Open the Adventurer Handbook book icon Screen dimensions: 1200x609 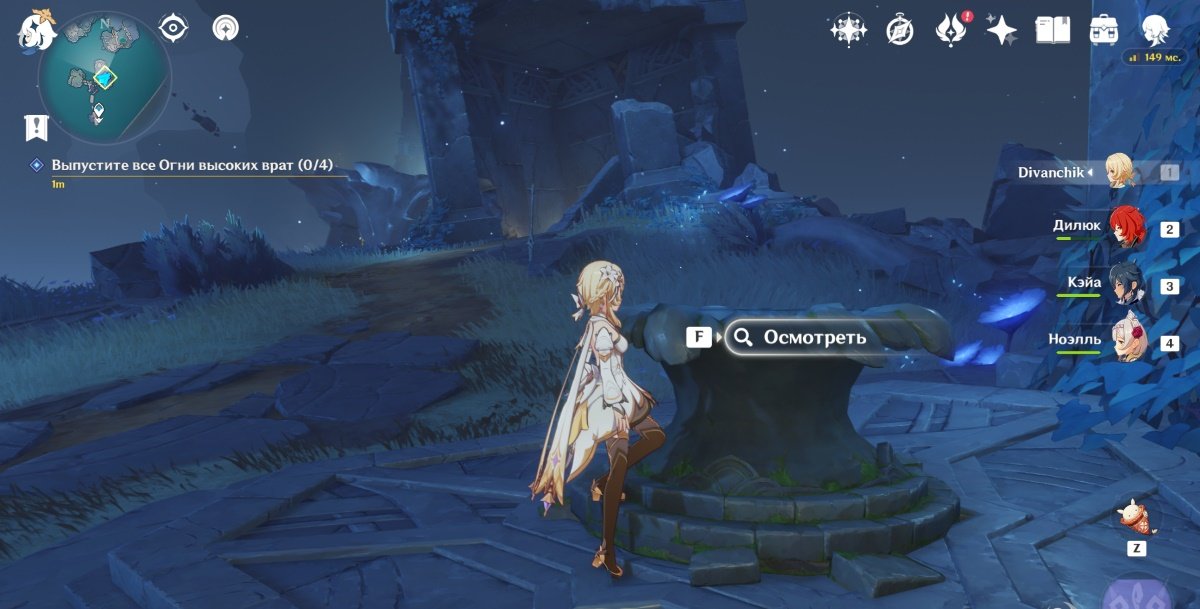click(1052, 30)
